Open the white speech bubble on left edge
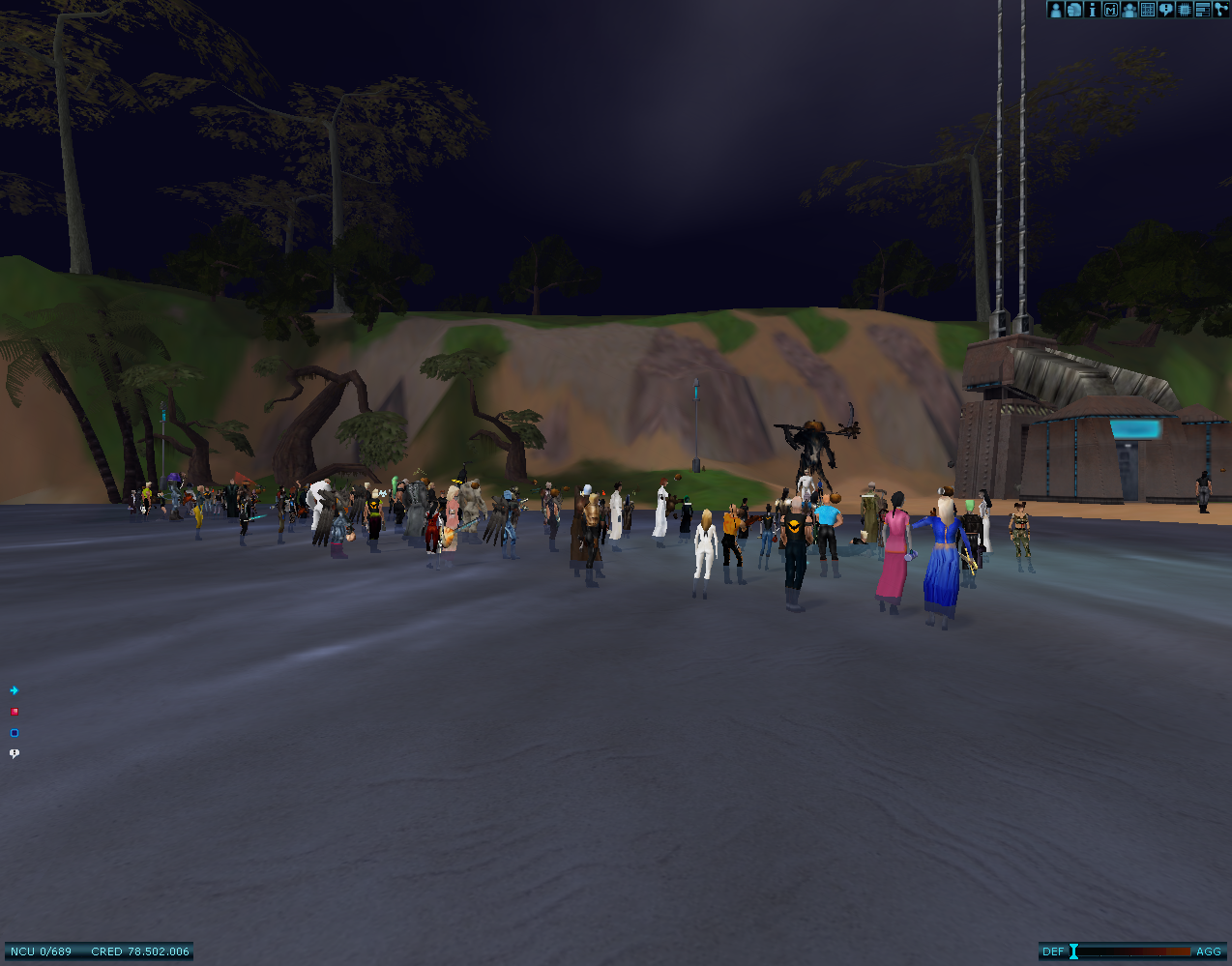This screenshot has height=966, width=1232. click(x=14, y=753)
